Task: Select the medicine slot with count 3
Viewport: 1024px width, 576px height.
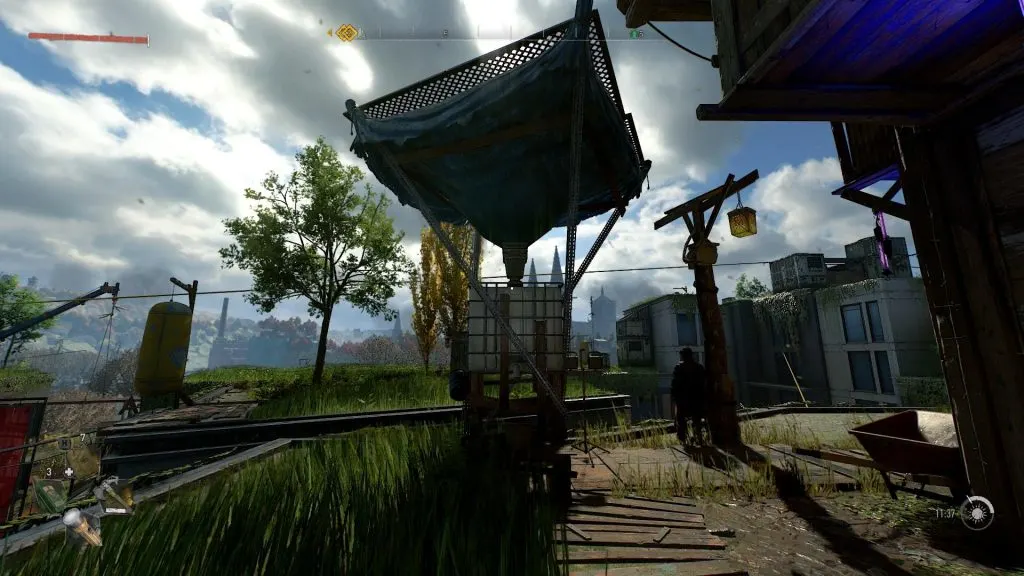Action: pos(50,492)
